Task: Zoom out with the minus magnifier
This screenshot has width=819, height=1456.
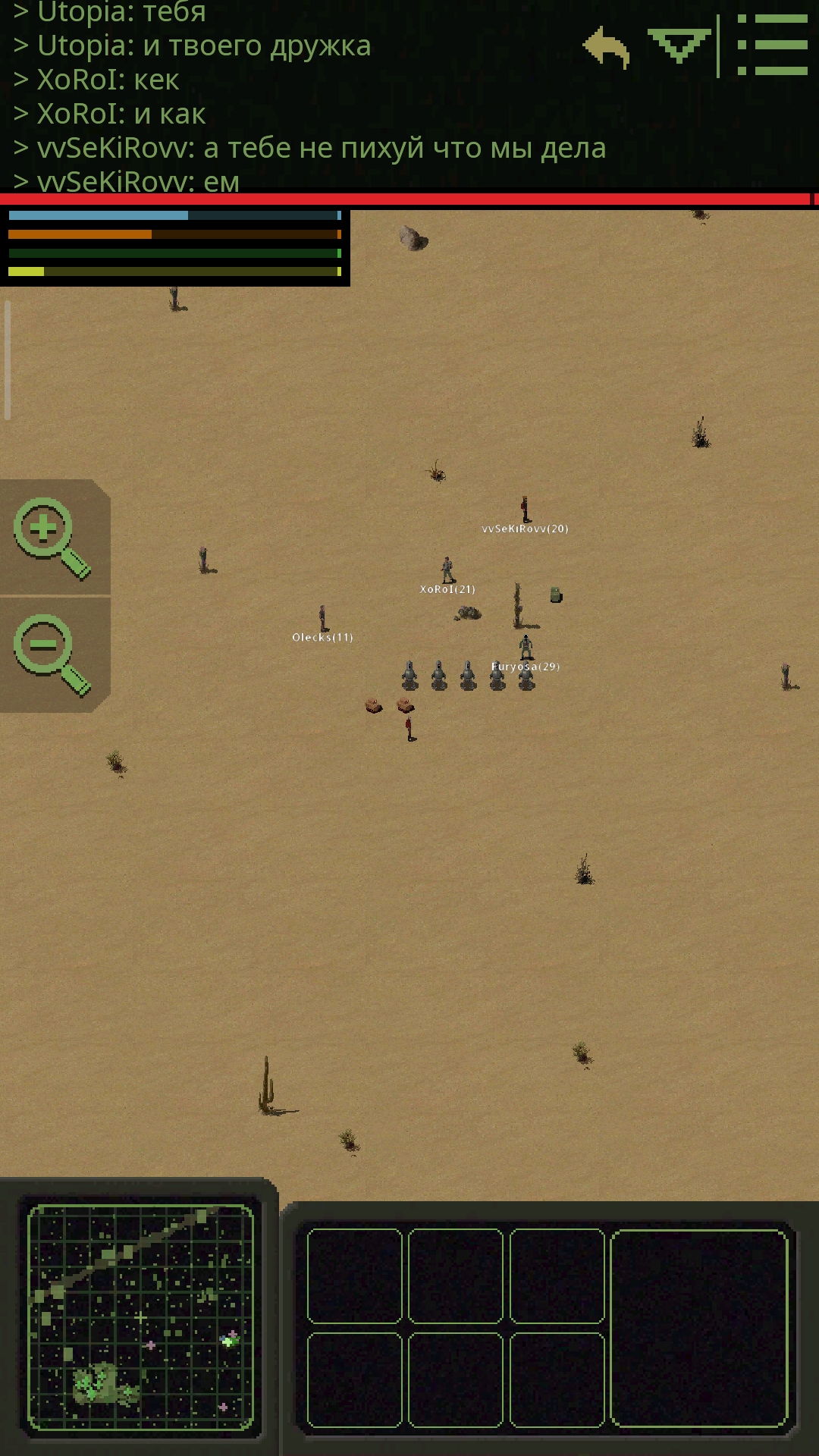Action: tap(50, 654)
